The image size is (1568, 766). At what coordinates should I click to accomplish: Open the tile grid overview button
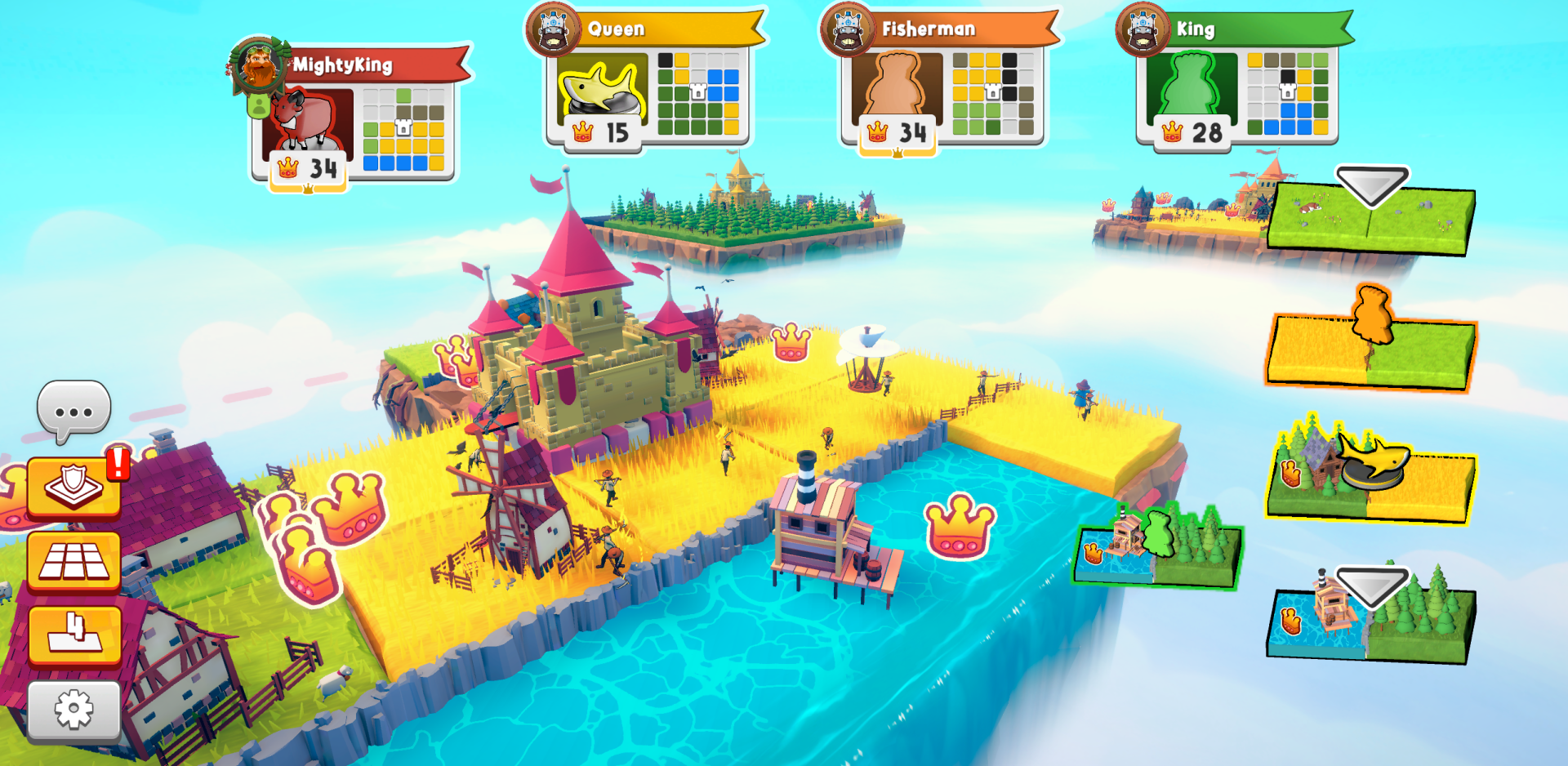[72, 562]
